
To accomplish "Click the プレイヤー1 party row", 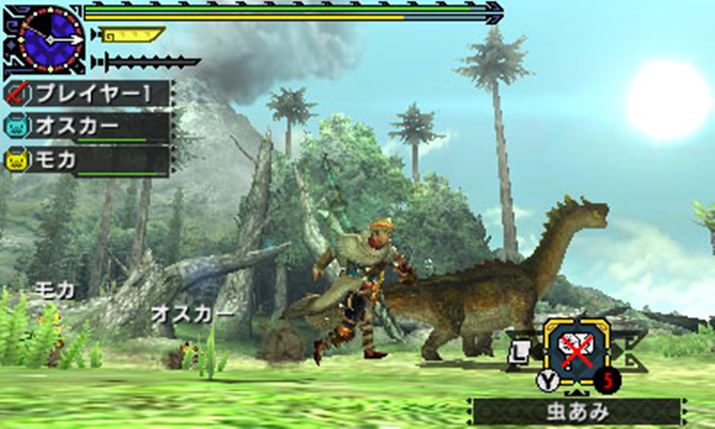I will 88,94.
